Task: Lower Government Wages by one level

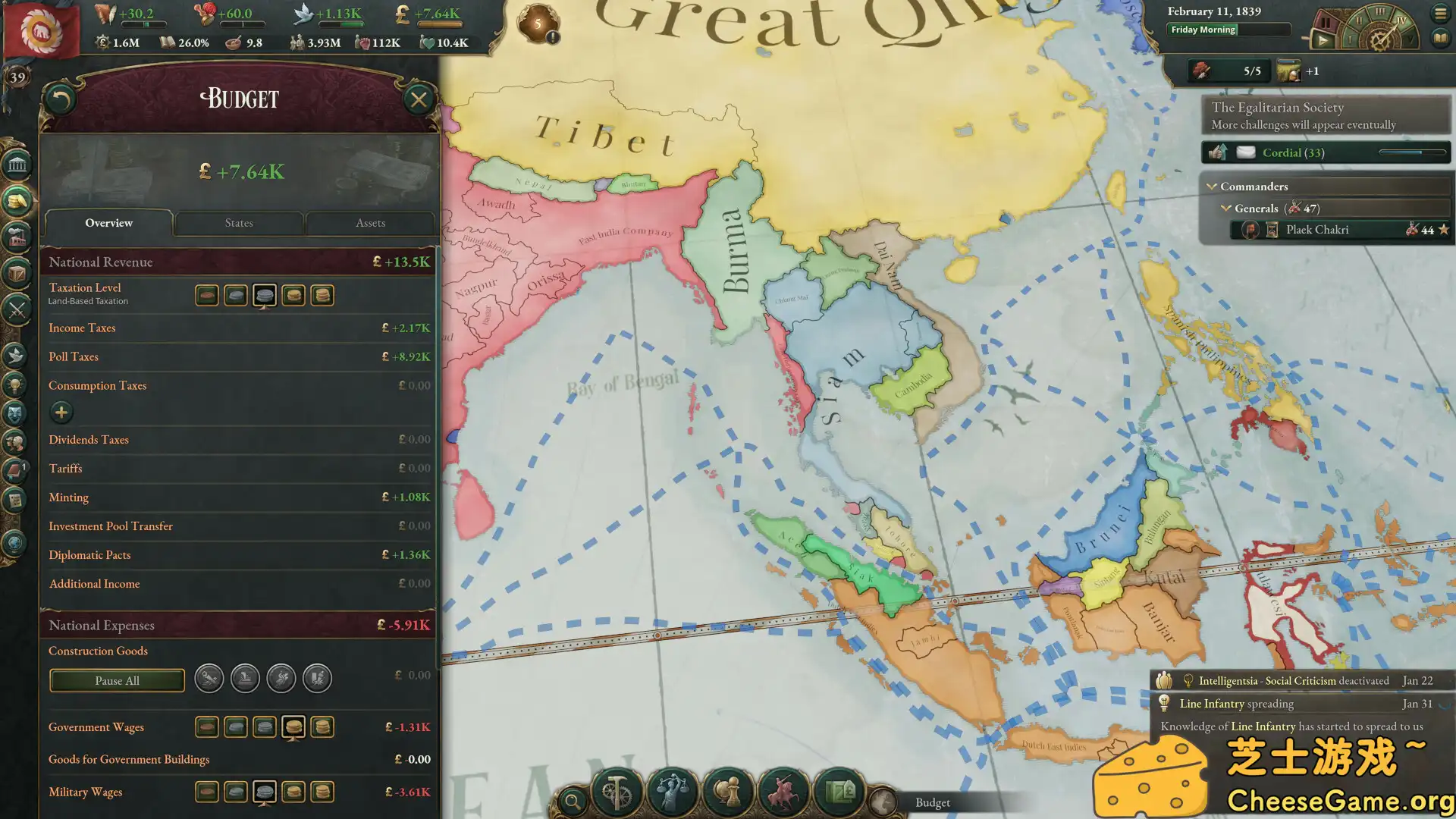Action: pos(265,726)
